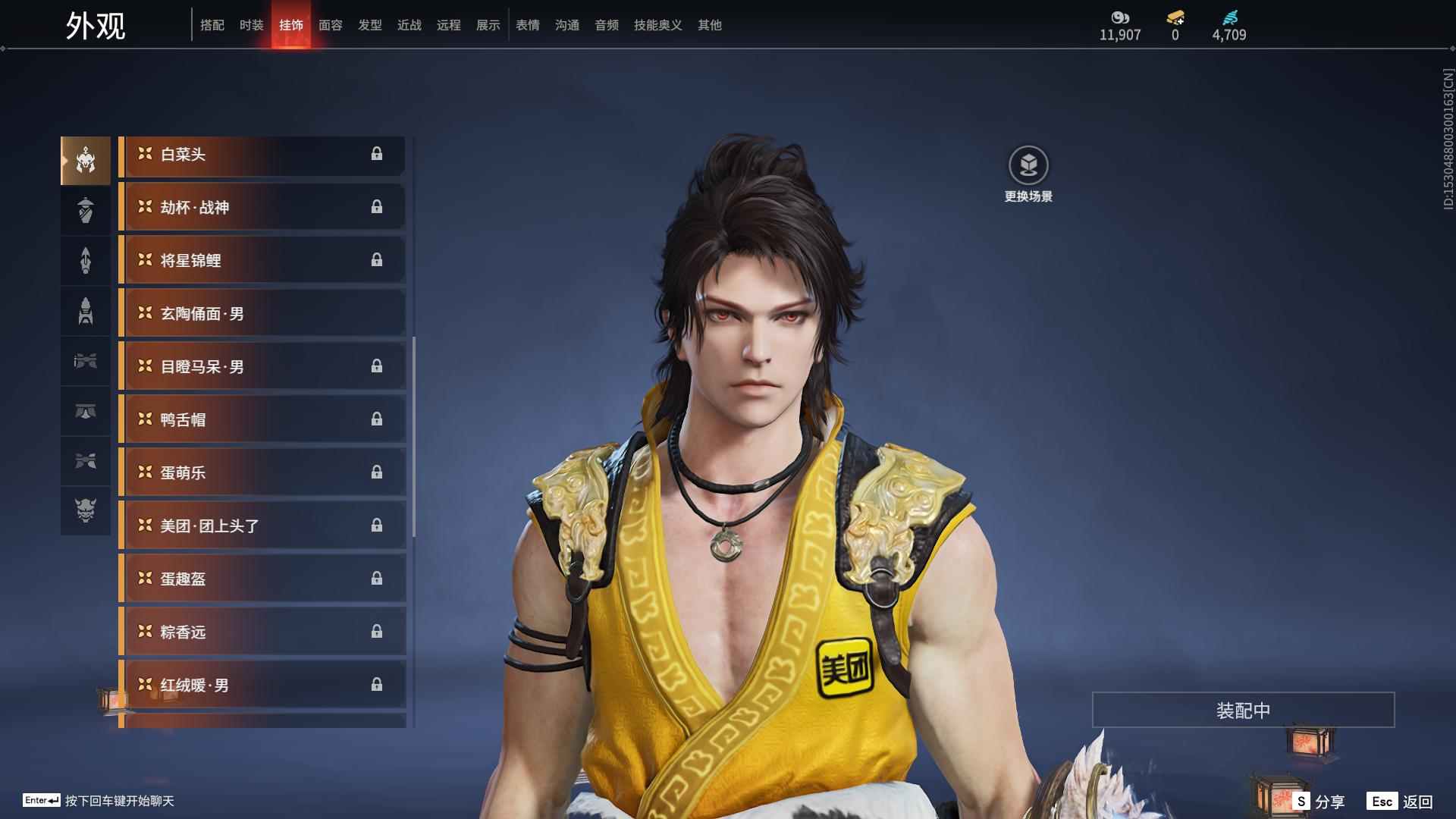
Task: Switch to the 时装 tab
Action: click(x=251, y=25)
